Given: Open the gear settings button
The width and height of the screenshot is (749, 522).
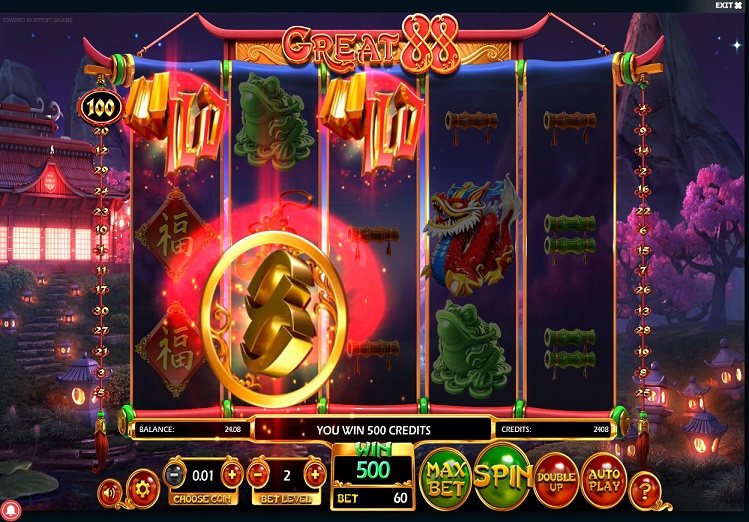Looking at the screenshot, I should [x=143, y=488].
